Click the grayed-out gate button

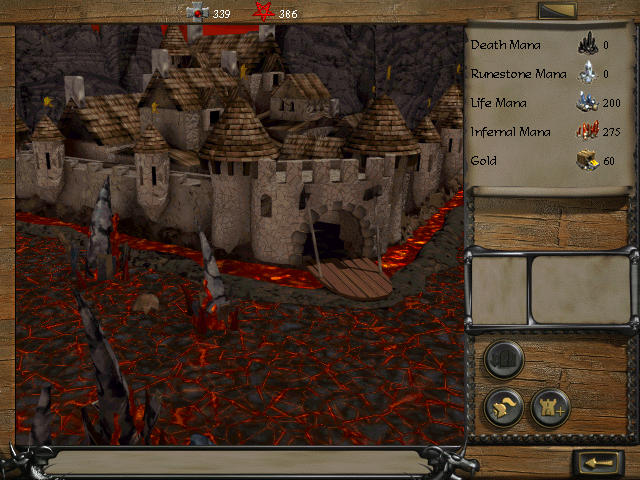(x=504, y=360)
